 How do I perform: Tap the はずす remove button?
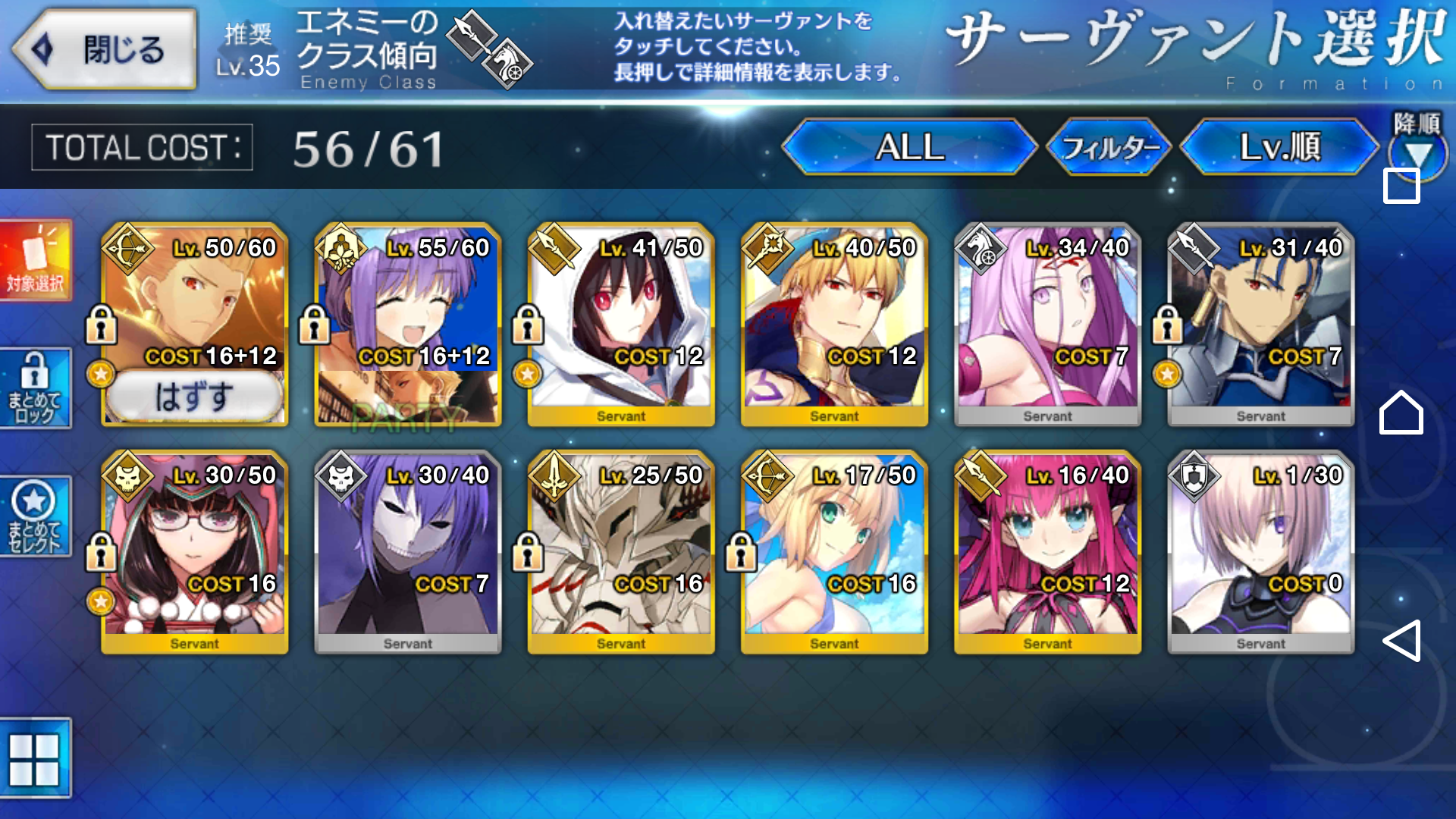pos(194,397)
